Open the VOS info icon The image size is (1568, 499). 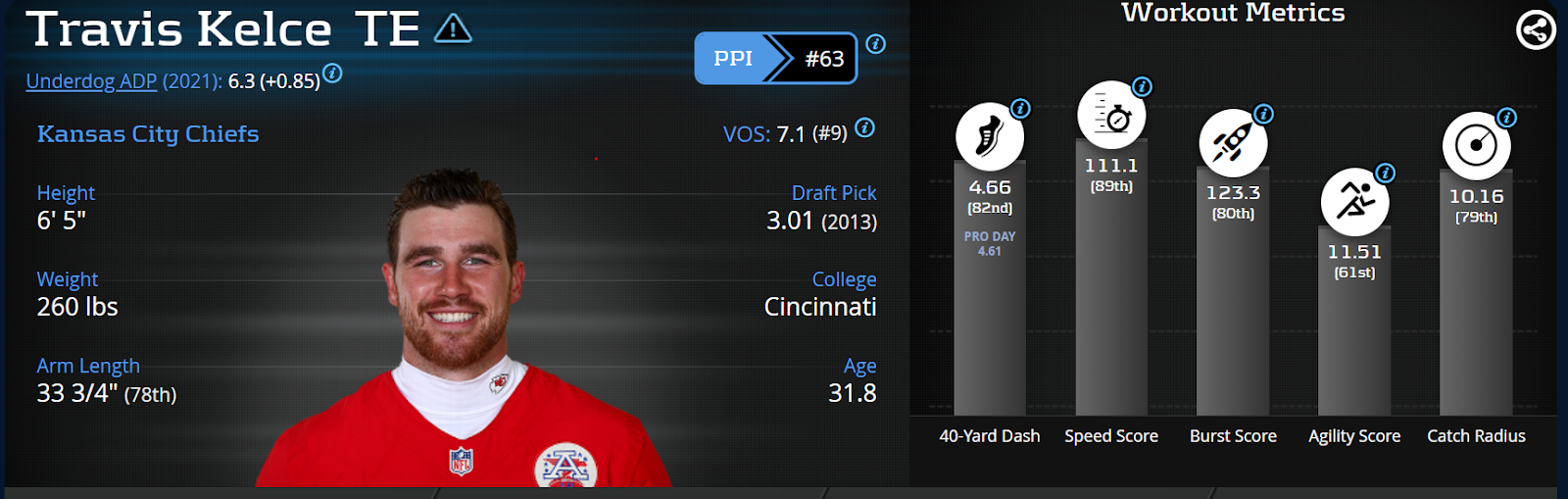(864, 127)
